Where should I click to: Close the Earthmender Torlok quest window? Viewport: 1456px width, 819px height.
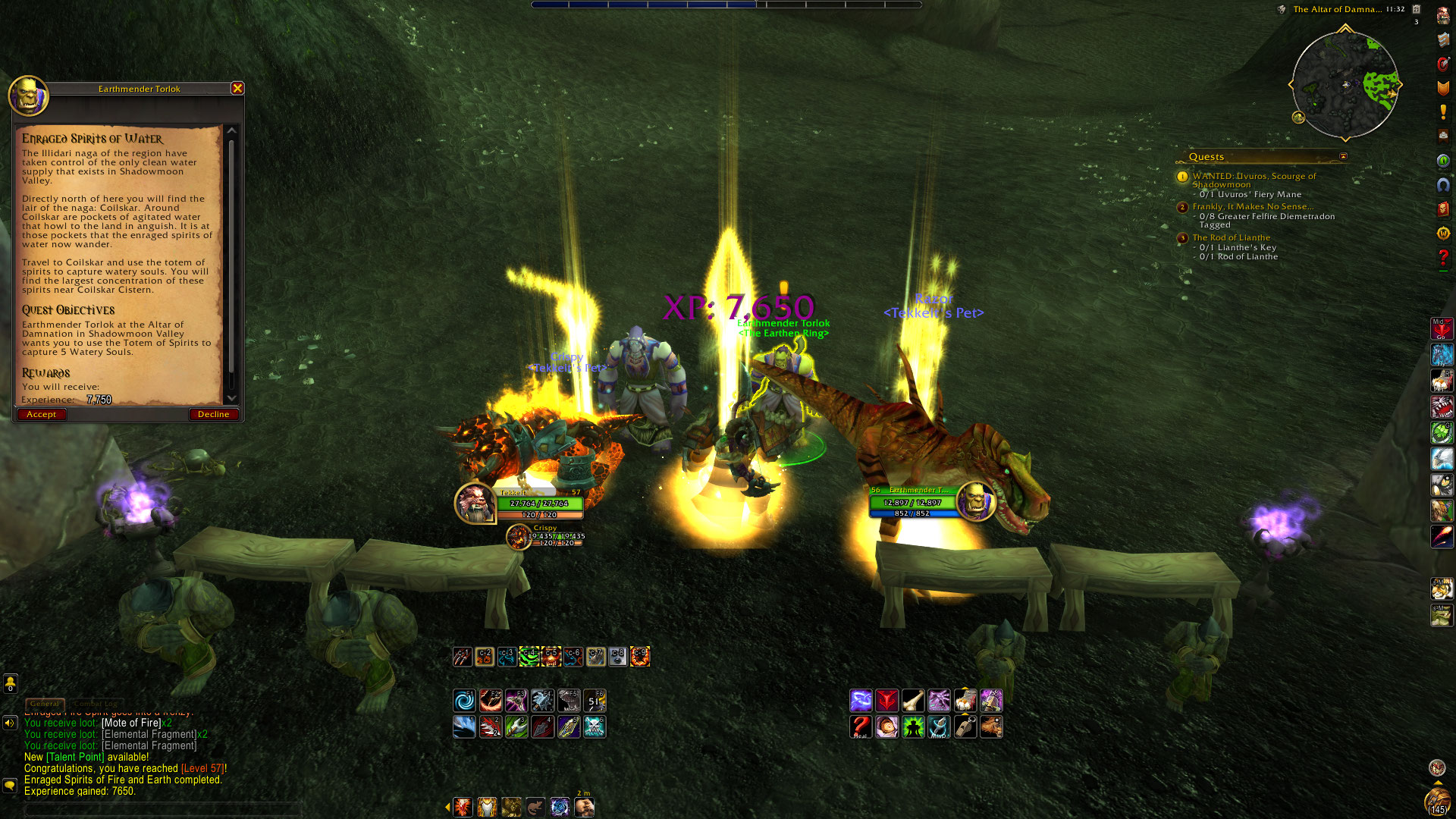coord(237,88)
